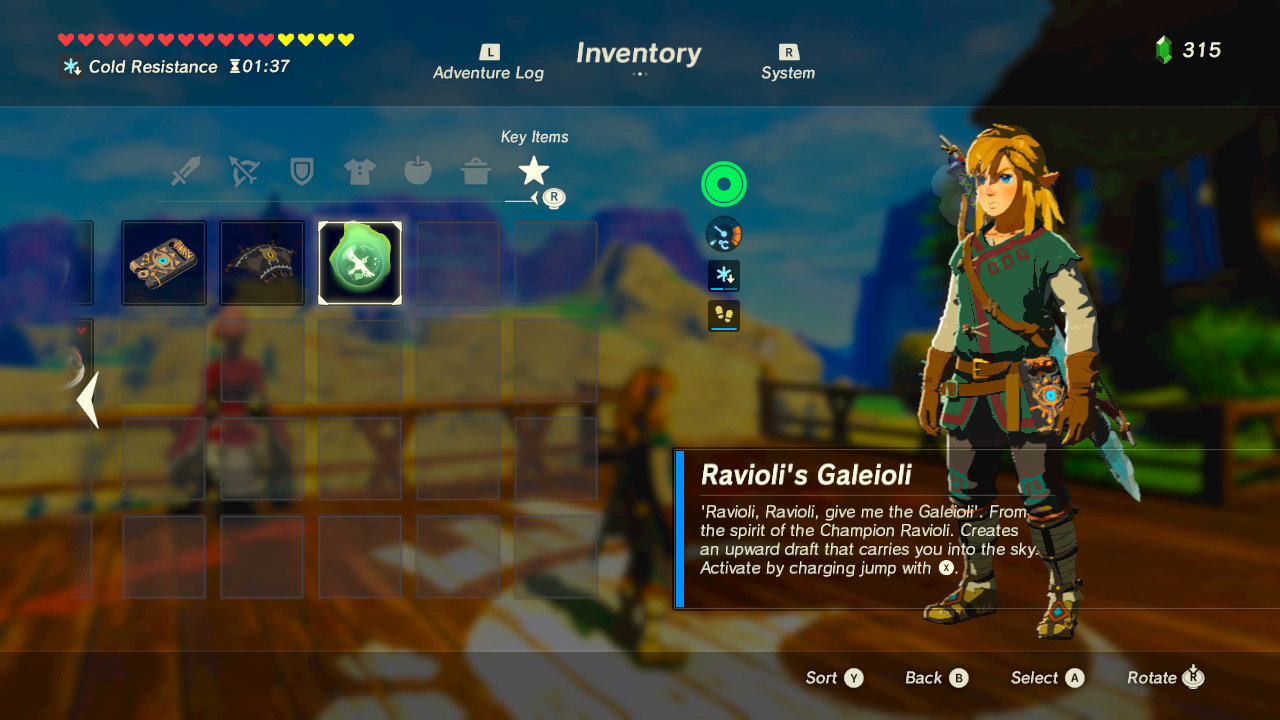The image size is (1280, 720).
Task: Select the shields category icon
Action: 302,170
